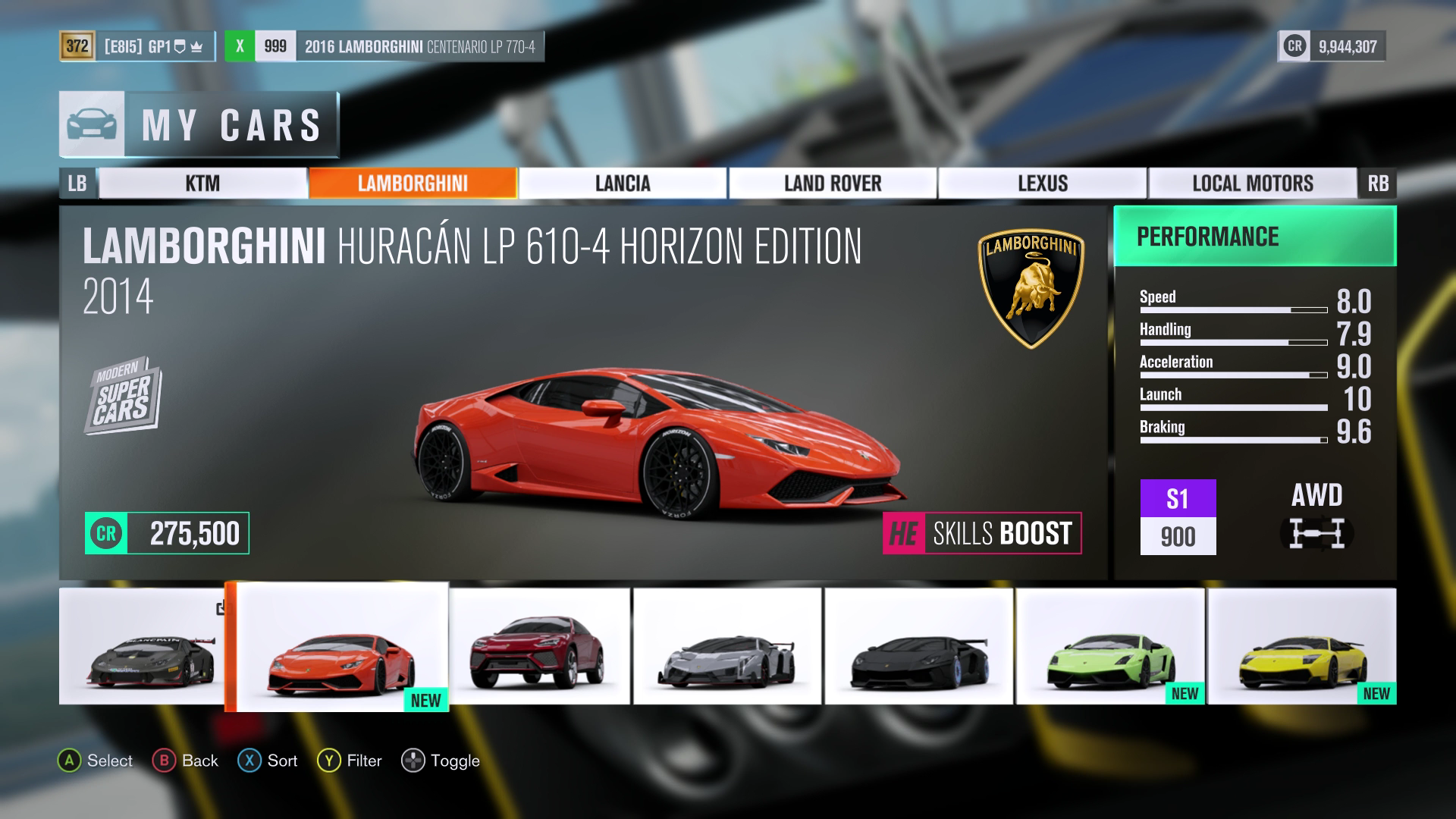Open the Lancia manufacturer tab
The height and width of the screenshot is (819, 1456).
click(x=623, y=184)
